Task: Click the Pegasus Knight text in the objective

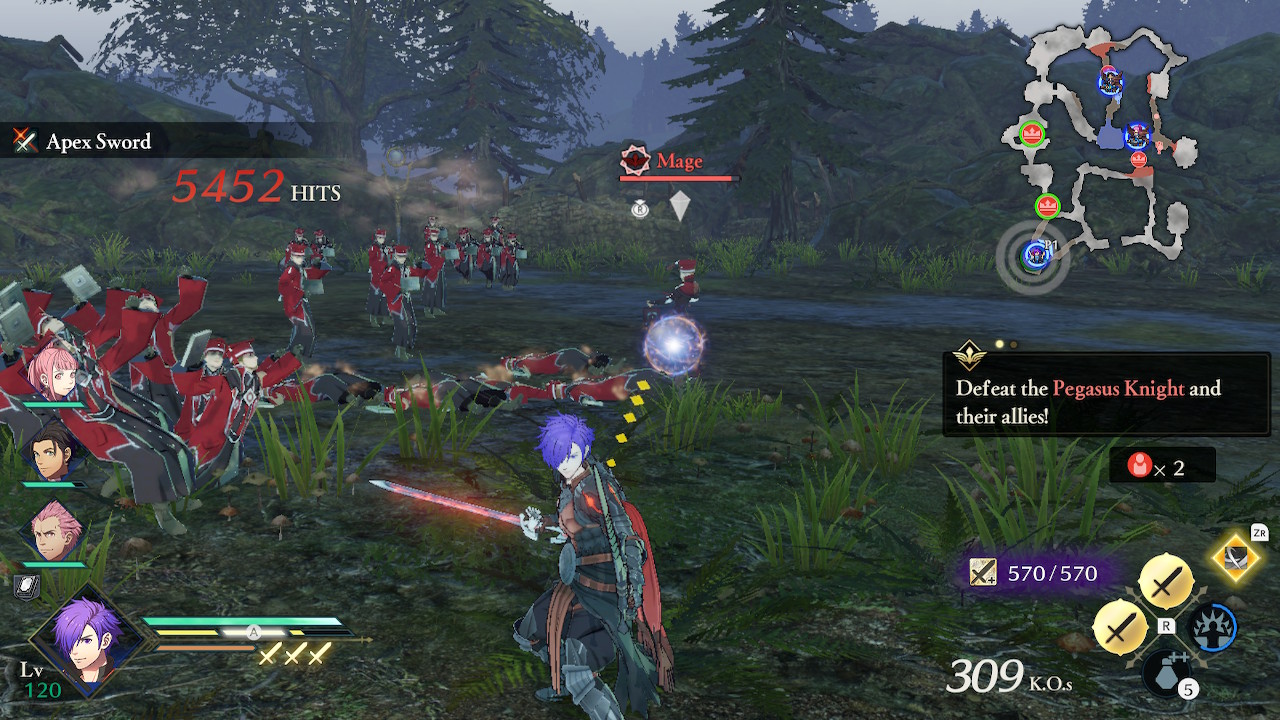Action: point(1121,388)
